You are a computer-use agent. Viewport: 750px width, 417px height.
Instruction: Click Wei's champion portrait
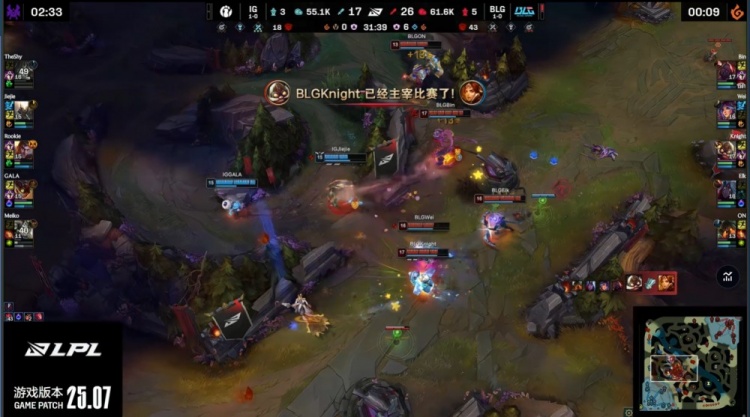pyautogui.click(x=727, y=112)
